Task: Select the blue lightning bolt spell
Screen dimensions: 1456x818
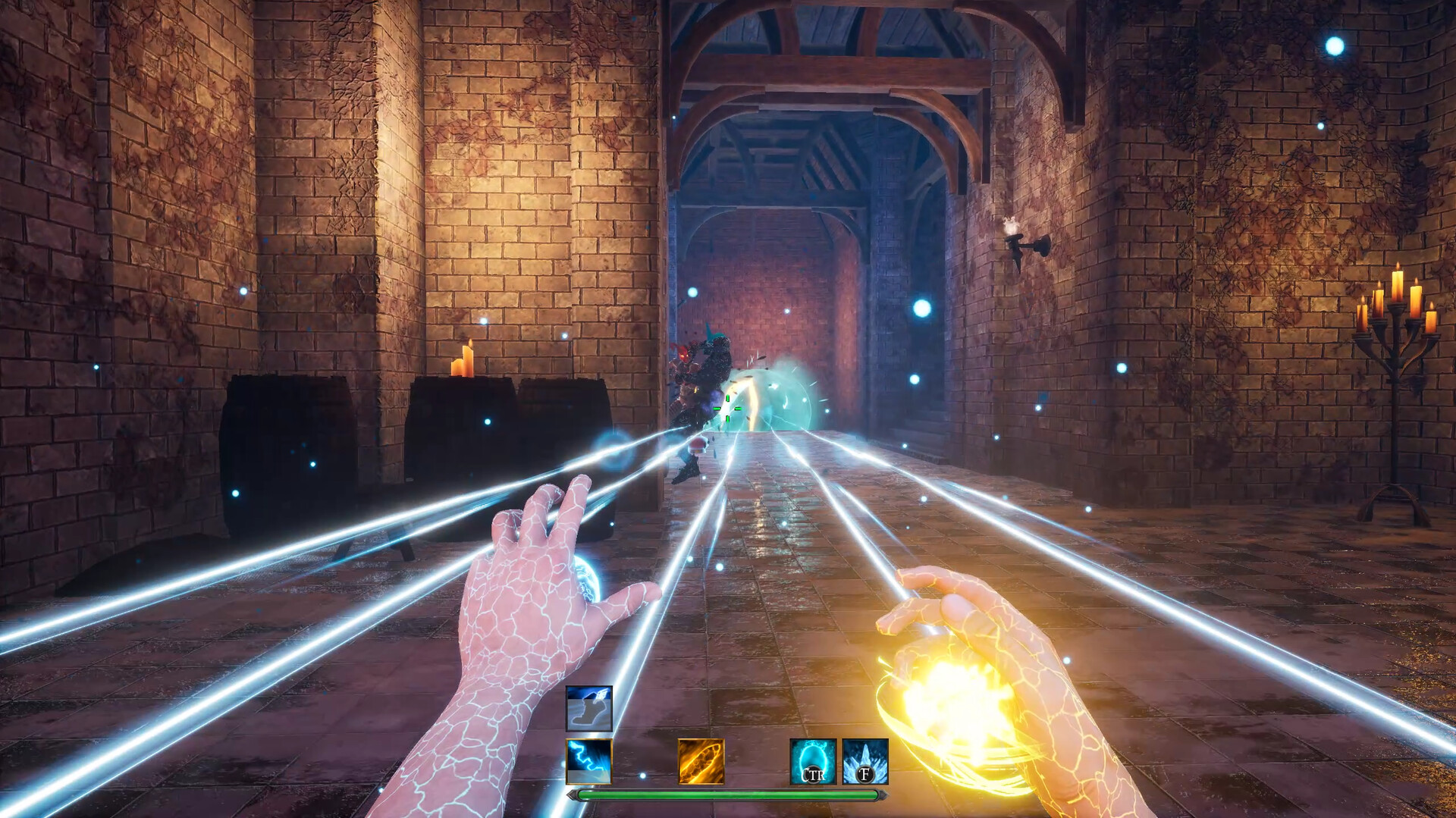Action: (x=588, y=761)
